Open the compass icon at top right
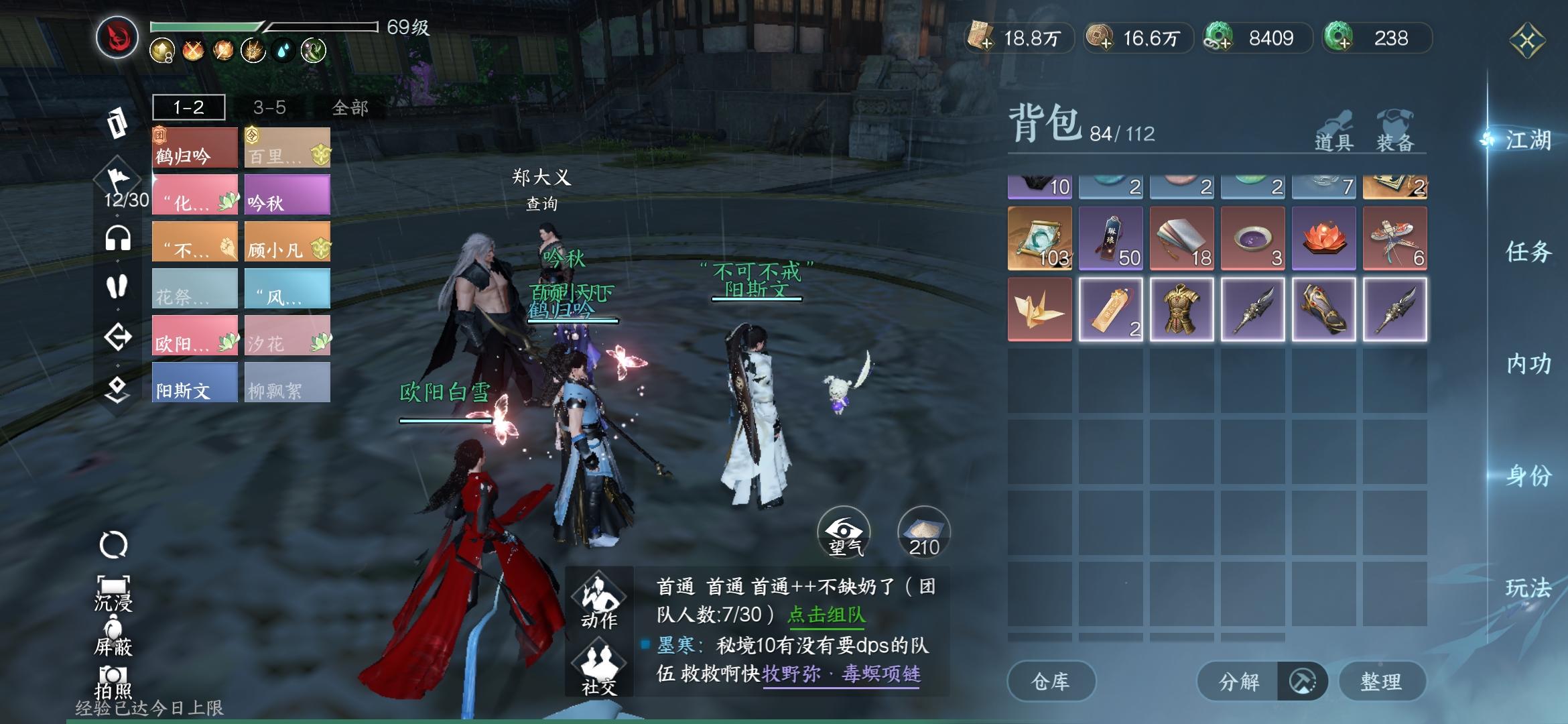Viewport: 1568px width, 724px height. [1528, 38]
